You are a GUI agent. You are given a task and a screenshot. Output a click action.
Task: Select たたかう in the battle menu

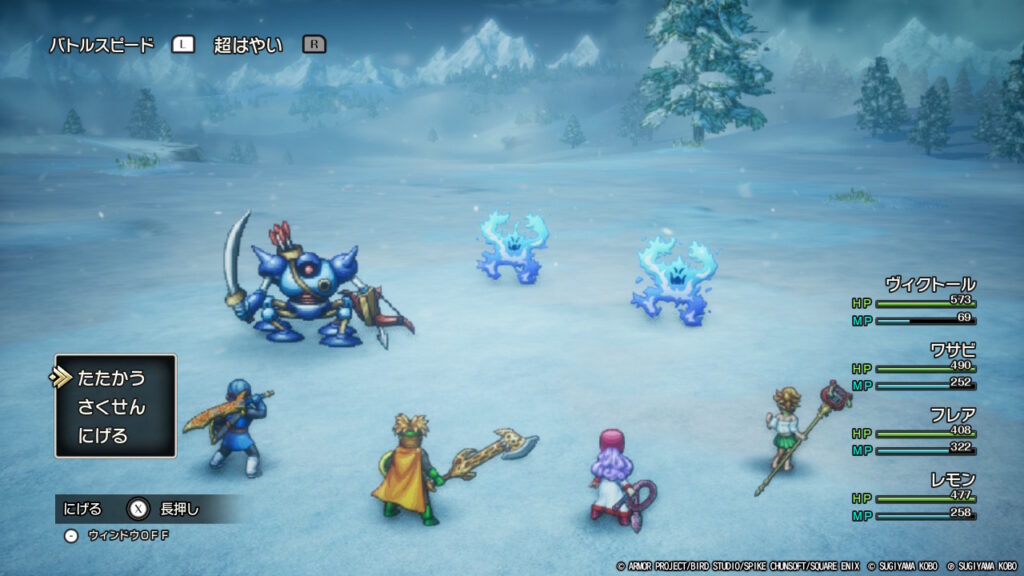(111, 378)
